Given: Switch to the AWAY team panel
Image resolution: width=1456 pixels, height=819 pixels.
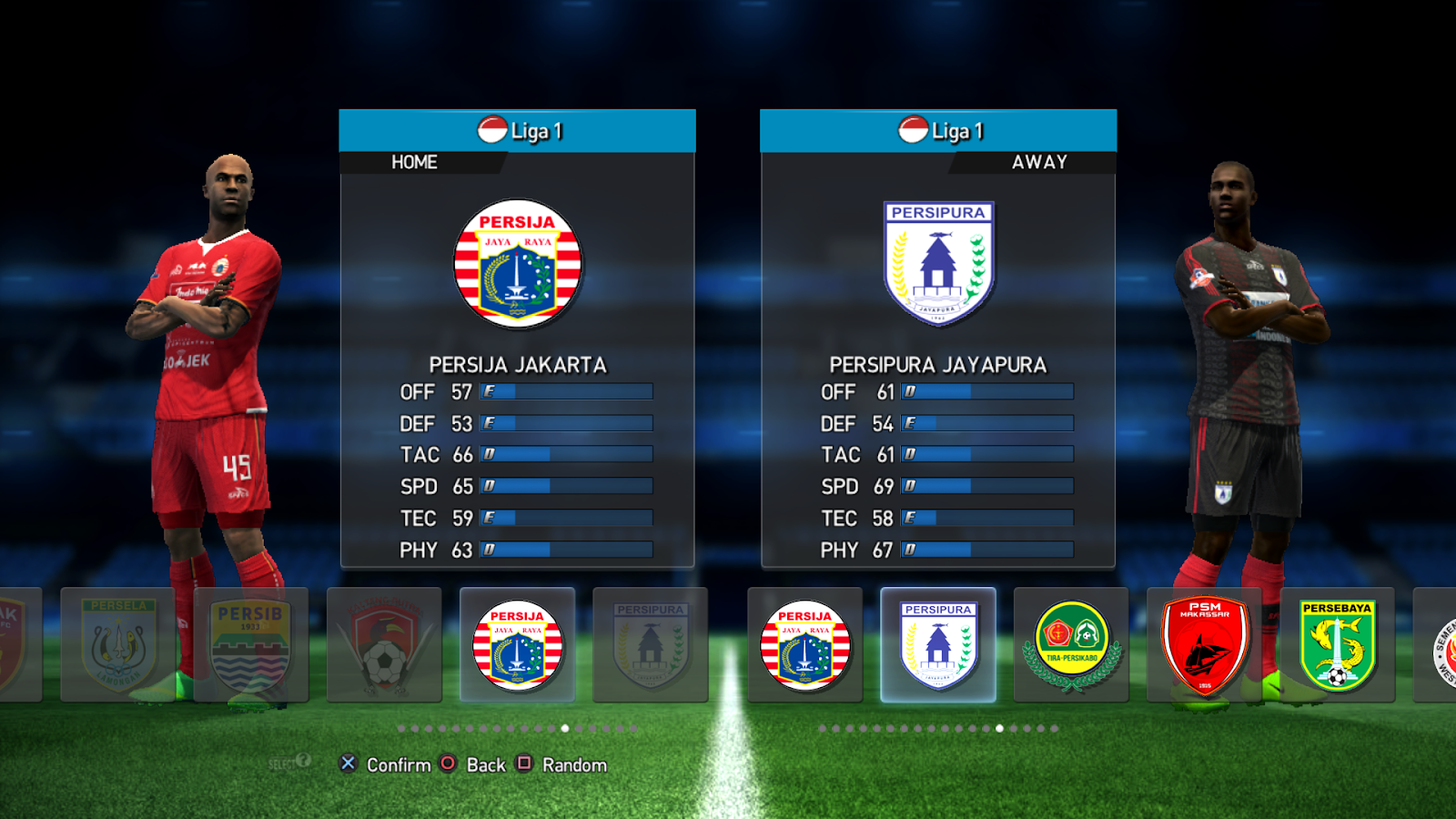Looking at the screenshot, I should [1040, 162].
